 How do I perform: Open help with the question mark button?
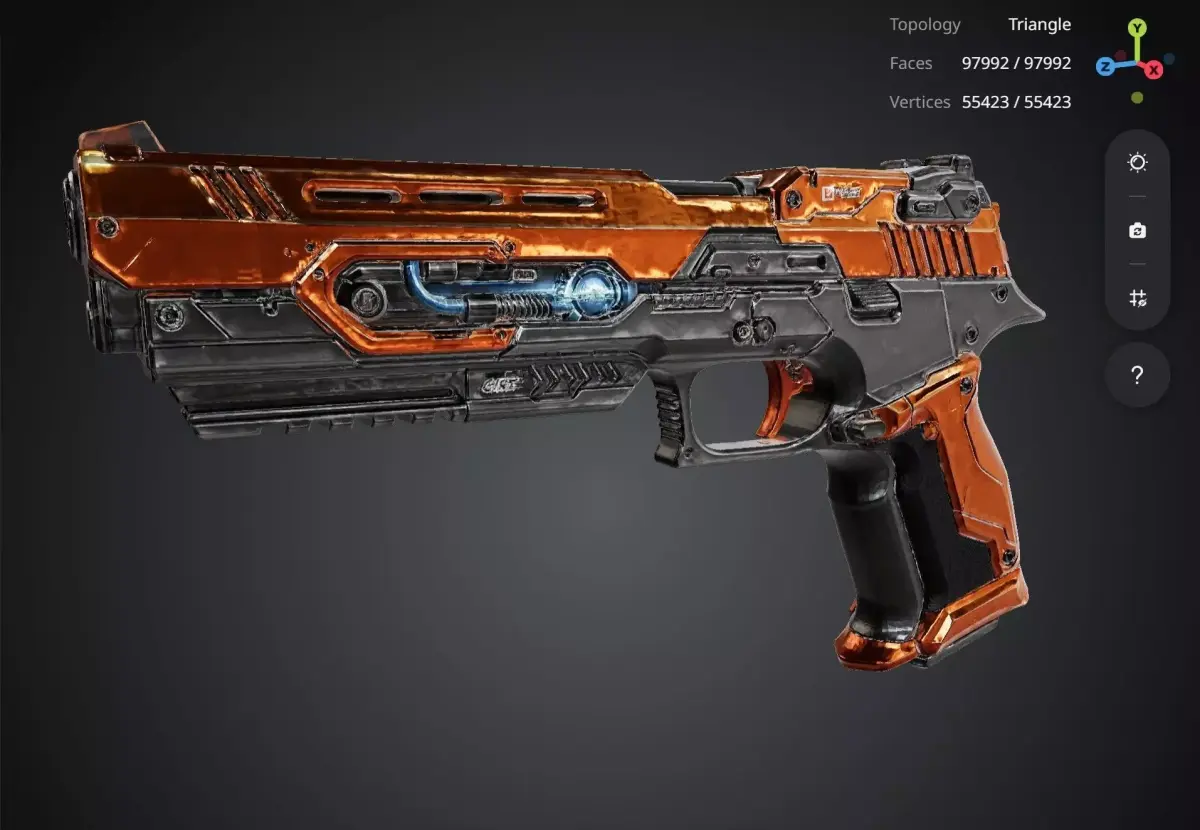[x=1137, y=375]
